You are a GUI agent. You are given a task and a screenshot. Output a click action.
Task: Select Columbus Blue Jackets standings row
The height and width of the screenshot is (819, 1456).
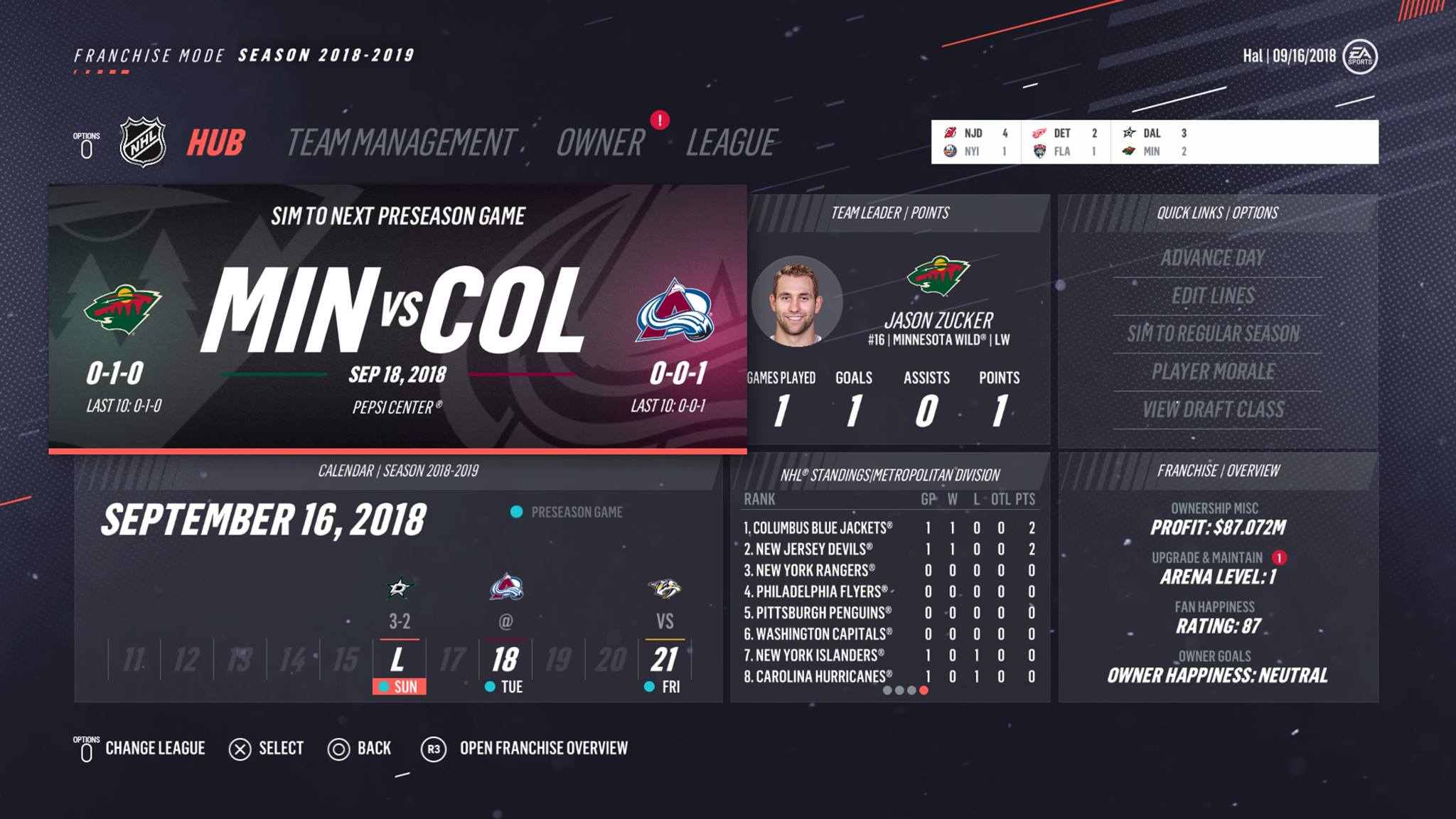coord(889,528)
